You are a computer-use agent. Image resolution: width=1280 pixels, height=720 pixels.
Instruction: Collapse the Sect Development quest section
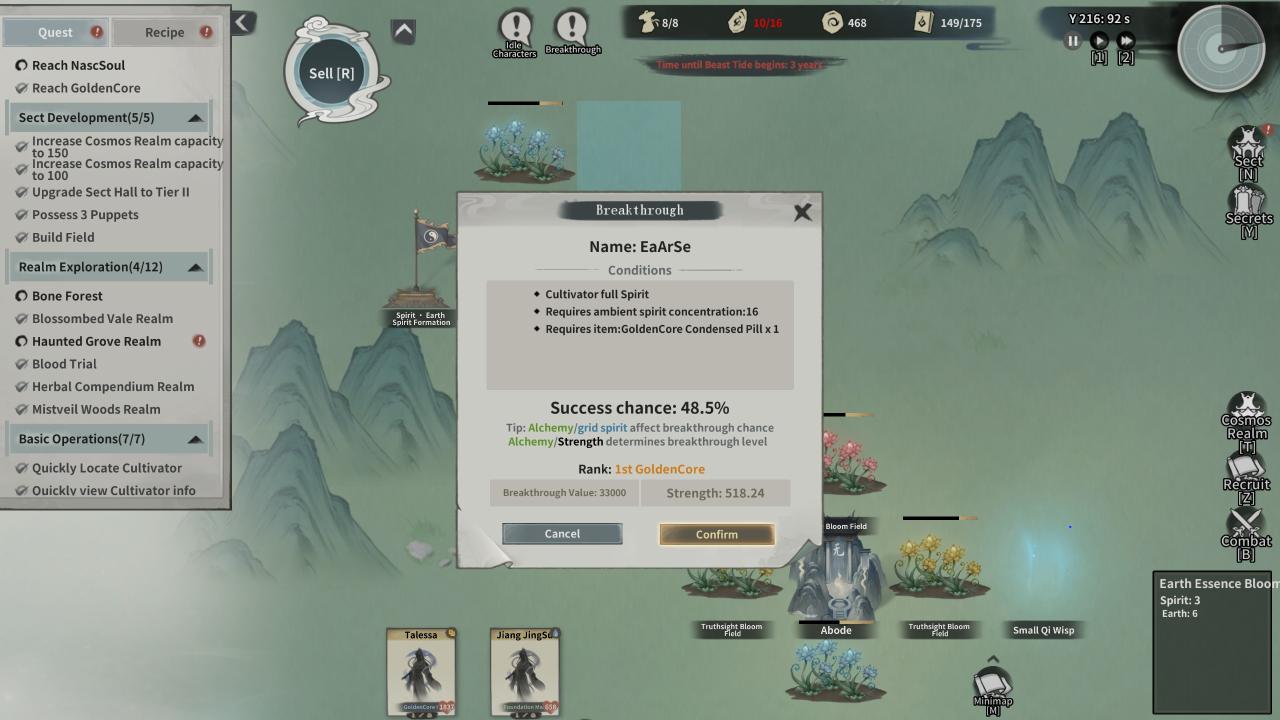click(195, 118)
